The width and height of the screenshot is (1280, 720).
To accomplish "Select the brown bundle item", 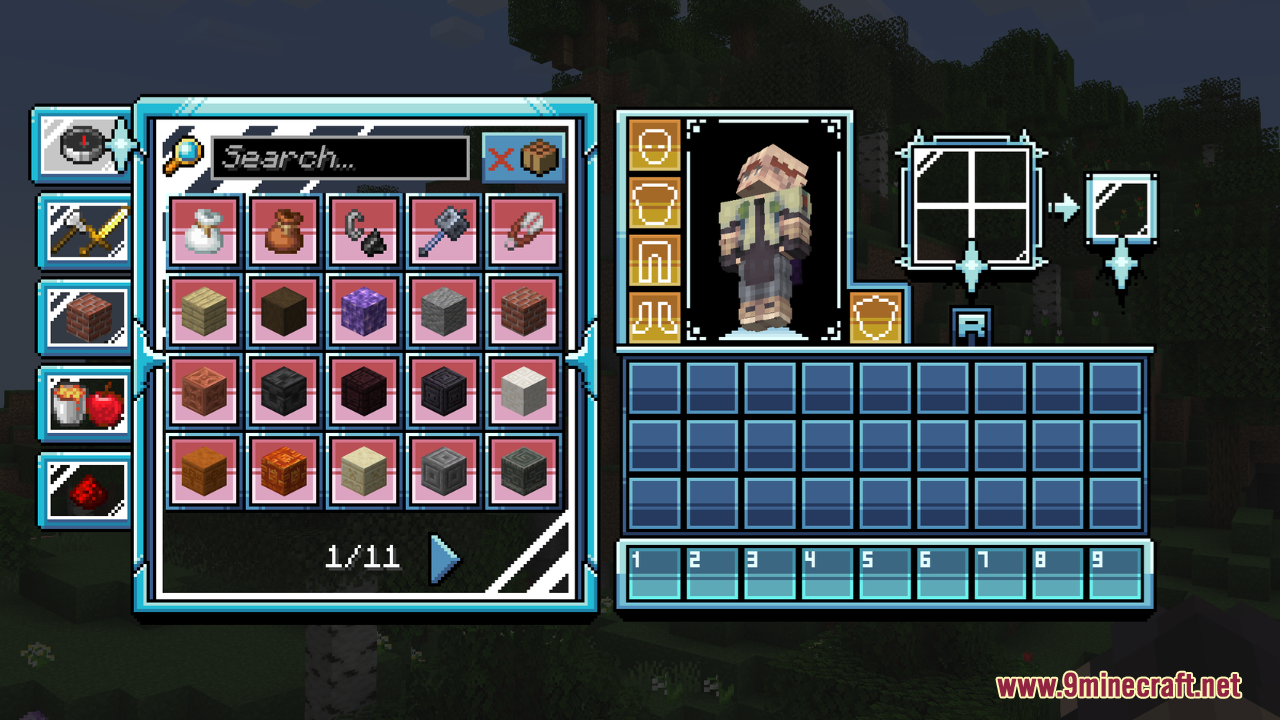I will point(285,231).
